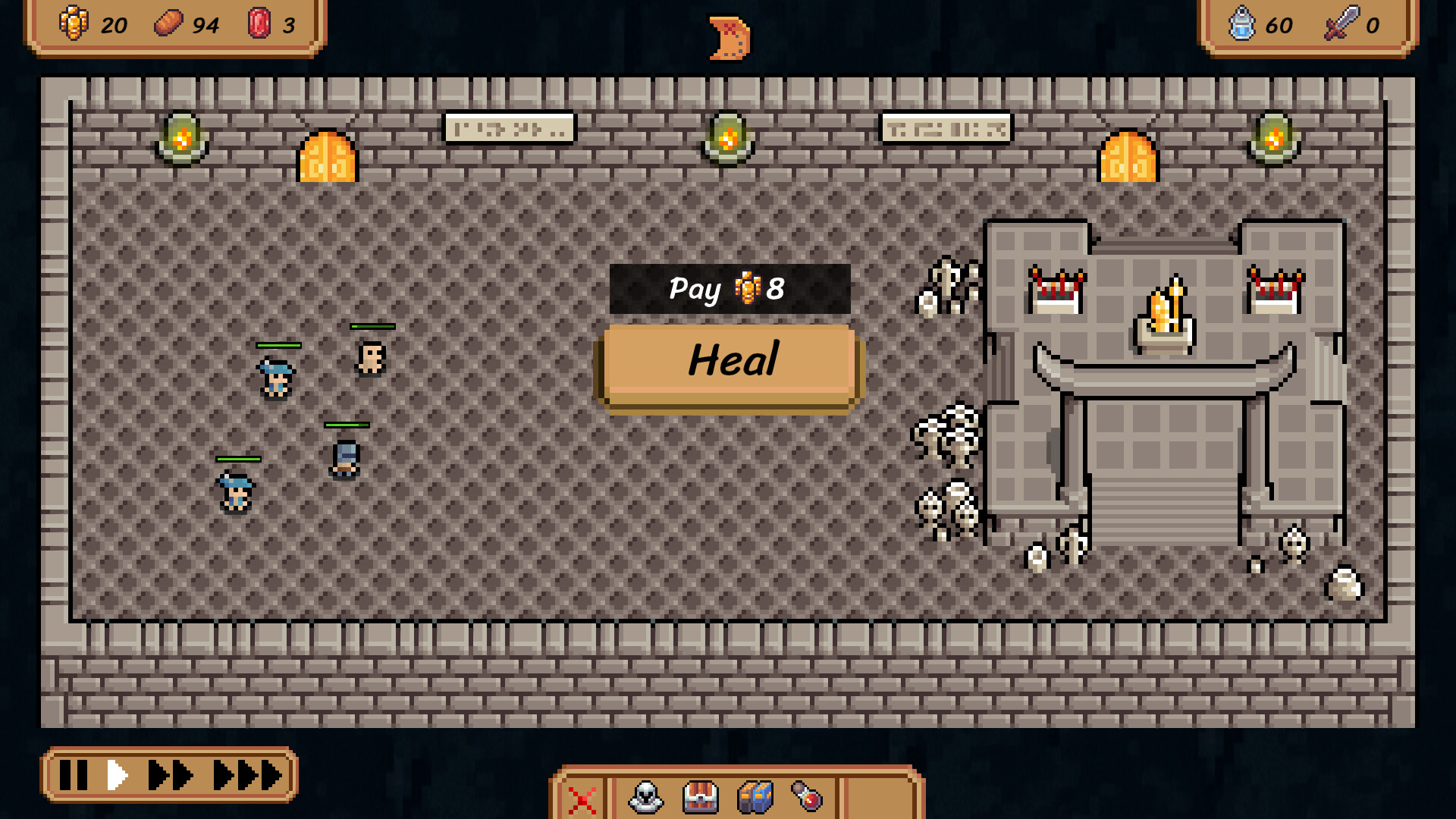The image size is (1456, 819).
Task: Click the left orange door
Action: 328,157
